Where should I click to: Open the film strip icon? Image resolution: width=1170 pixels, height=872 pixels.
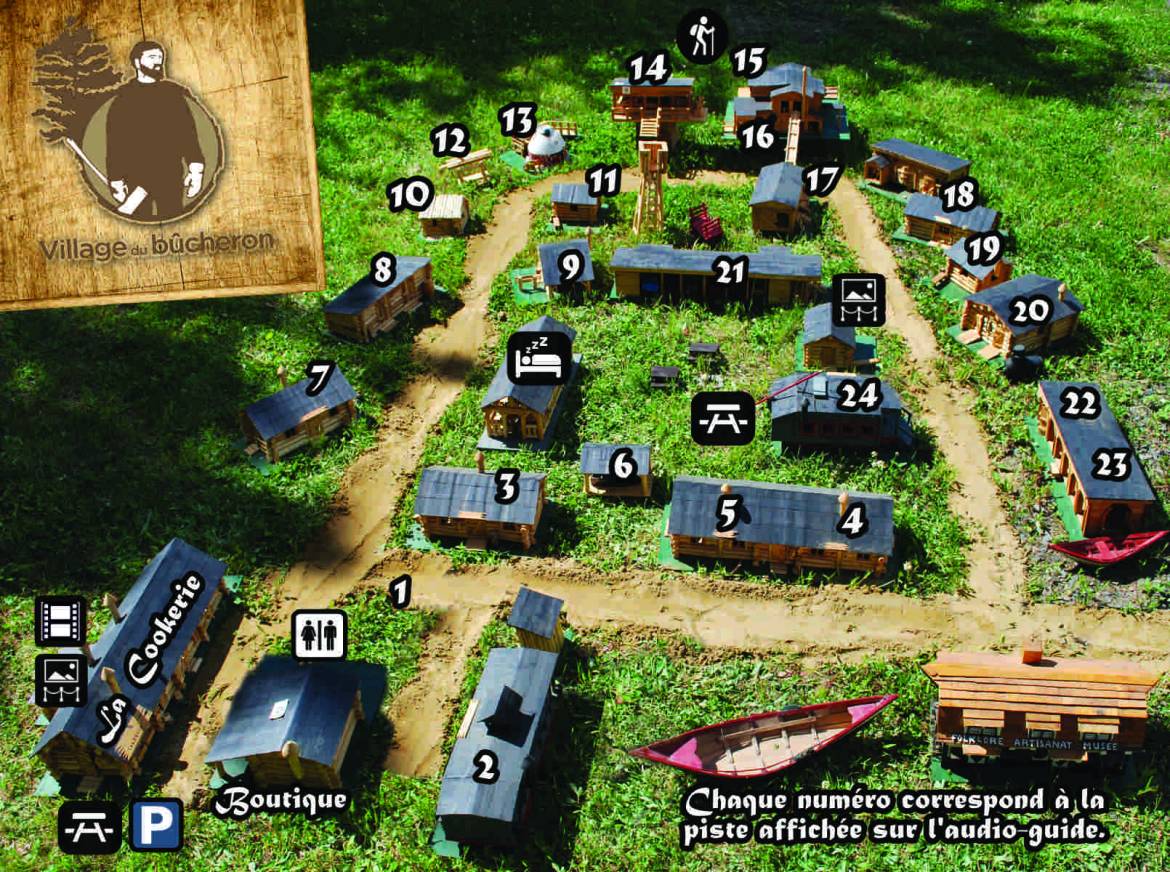(60, 621)
